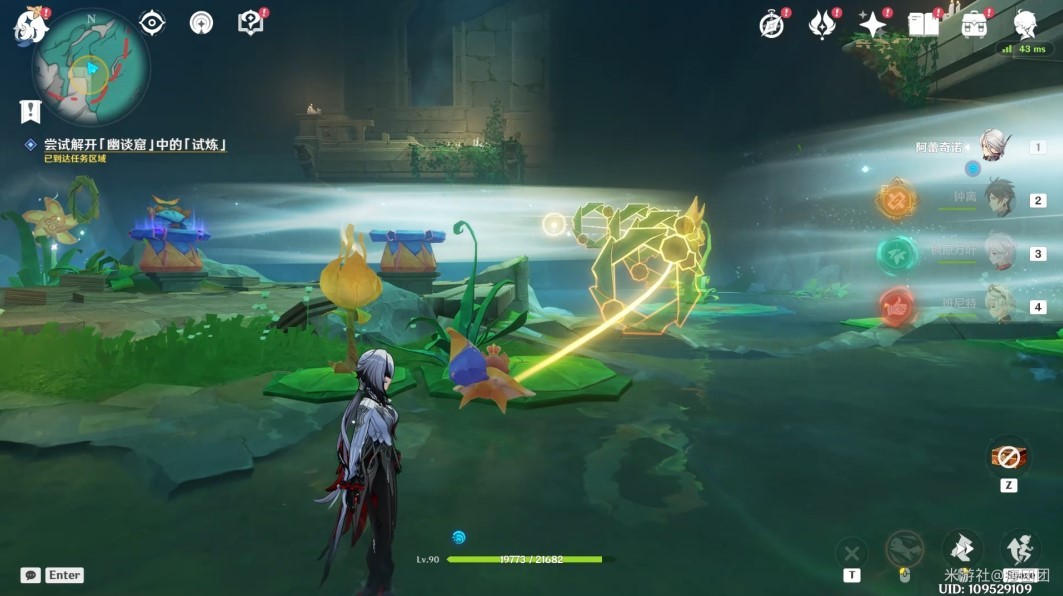Open the question-mark tutorial book icon
This screenshot has height=596, width=1063.
point(250,23)
